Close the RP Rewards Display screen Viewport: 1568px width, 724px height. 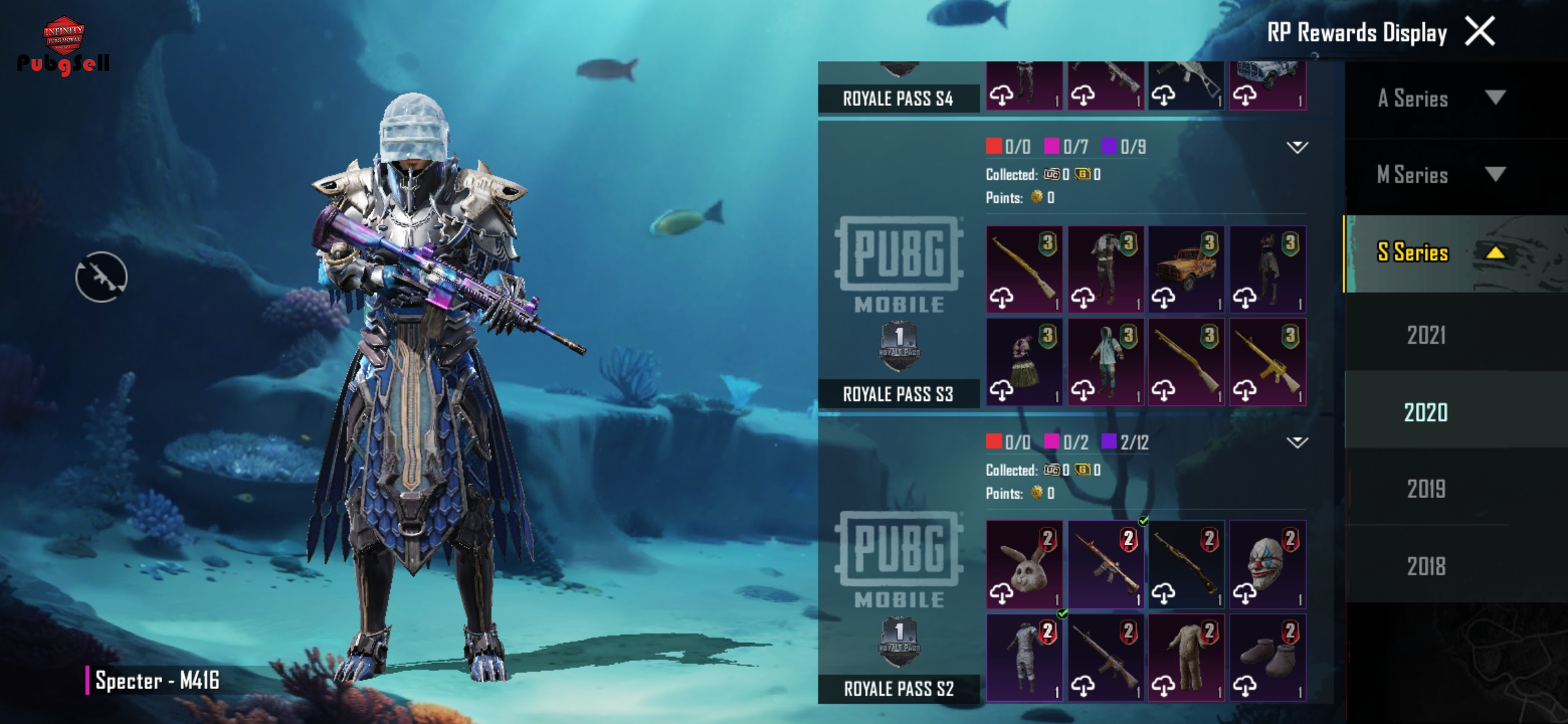click(1480, 32)
